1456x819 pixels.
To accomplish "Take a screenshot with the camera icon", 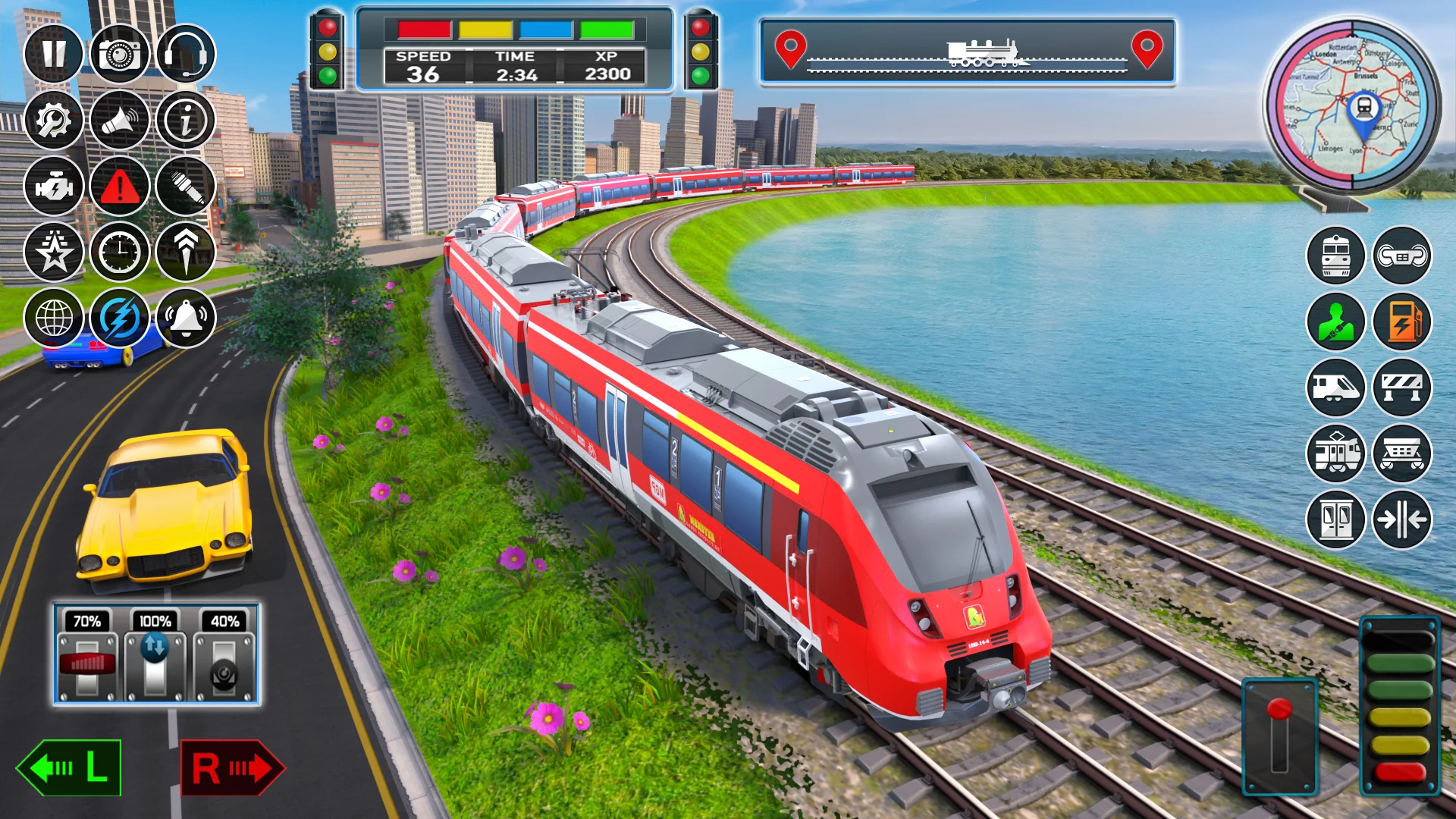I will pos(120,54).
